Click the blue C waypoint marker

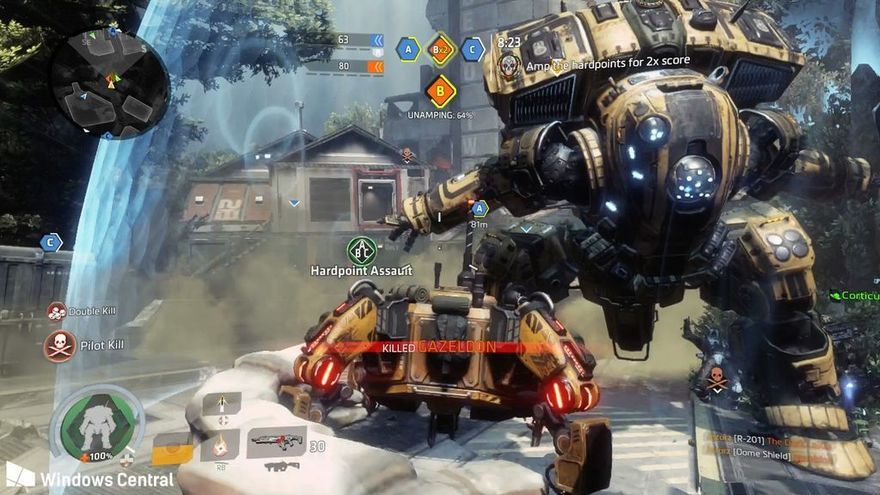tap(51, 242)
